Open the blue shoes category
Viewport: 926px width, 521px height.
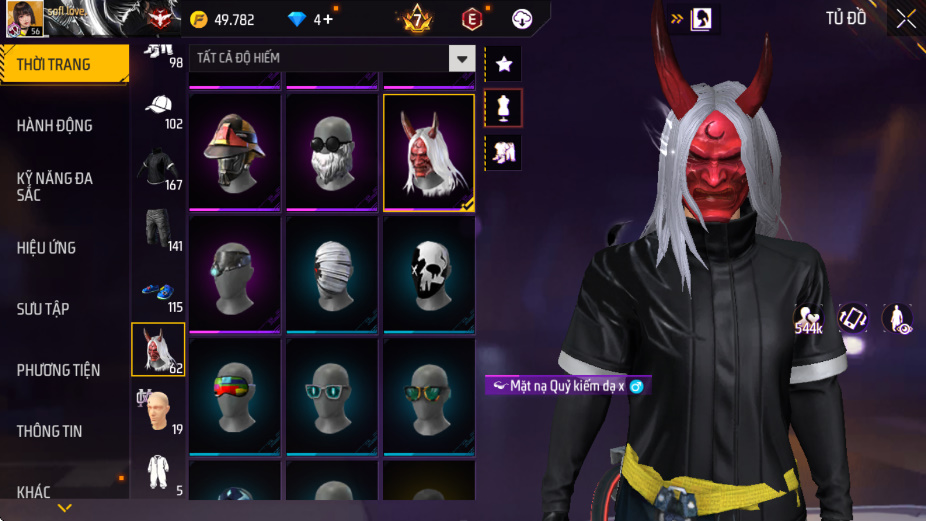pyautogui.click(x=158, y=292)
